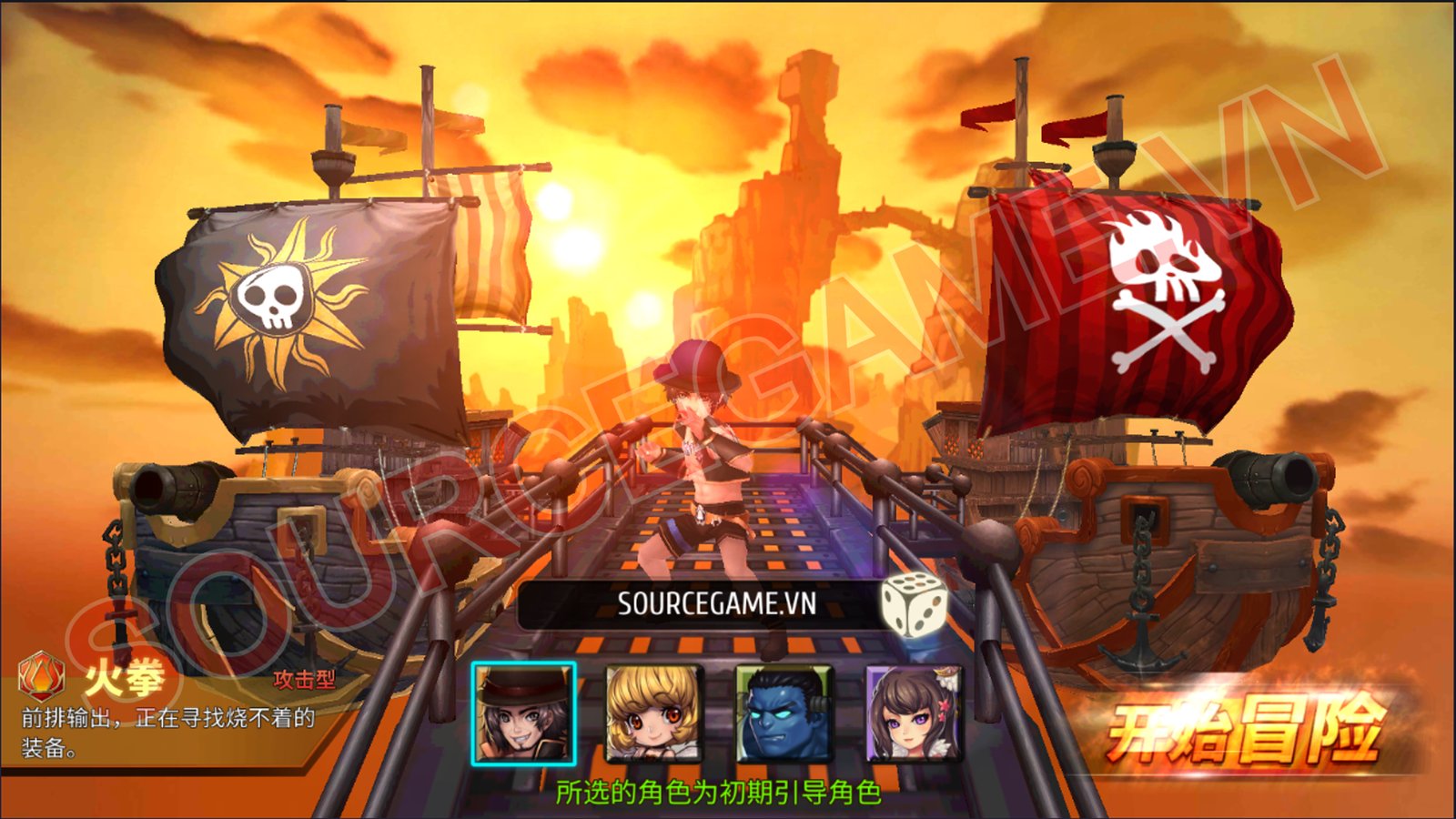Select the brown-haired girl with flower portrait
This screenshot has width=1456, height=819.
point(913,714)
